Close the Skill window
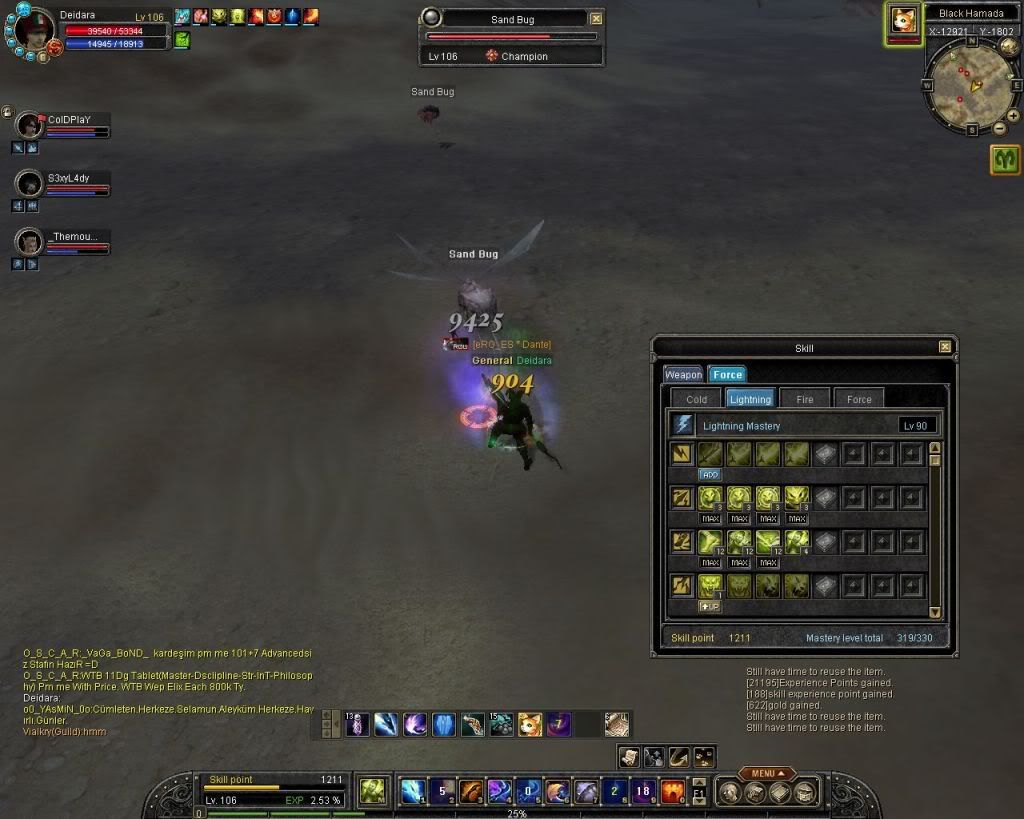Viewport: 1024px width, 819px height. coord(945,347)
